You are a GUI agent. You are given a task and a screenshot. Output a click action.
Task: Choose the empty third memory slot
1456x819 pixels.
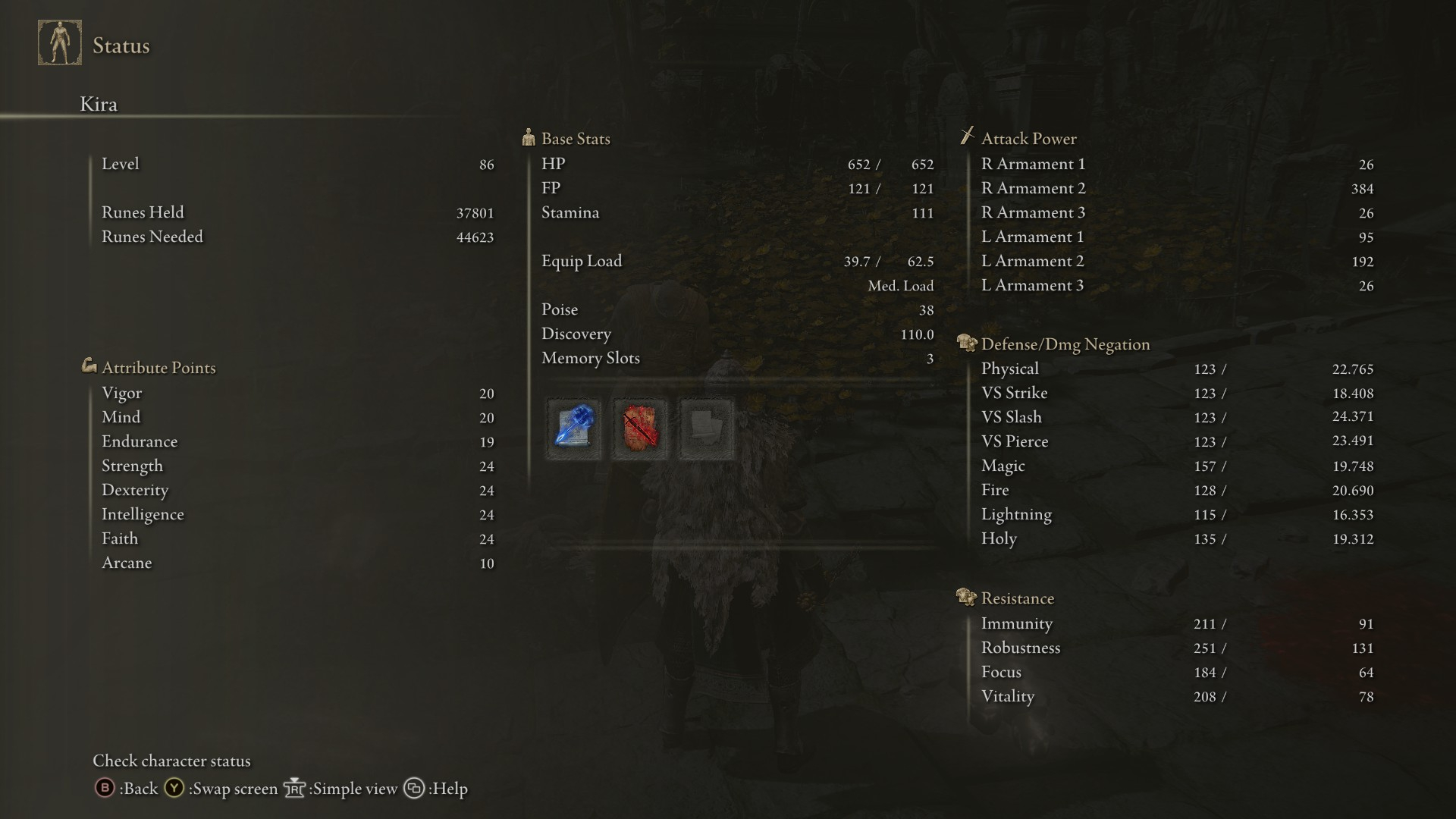coord(707,428)
